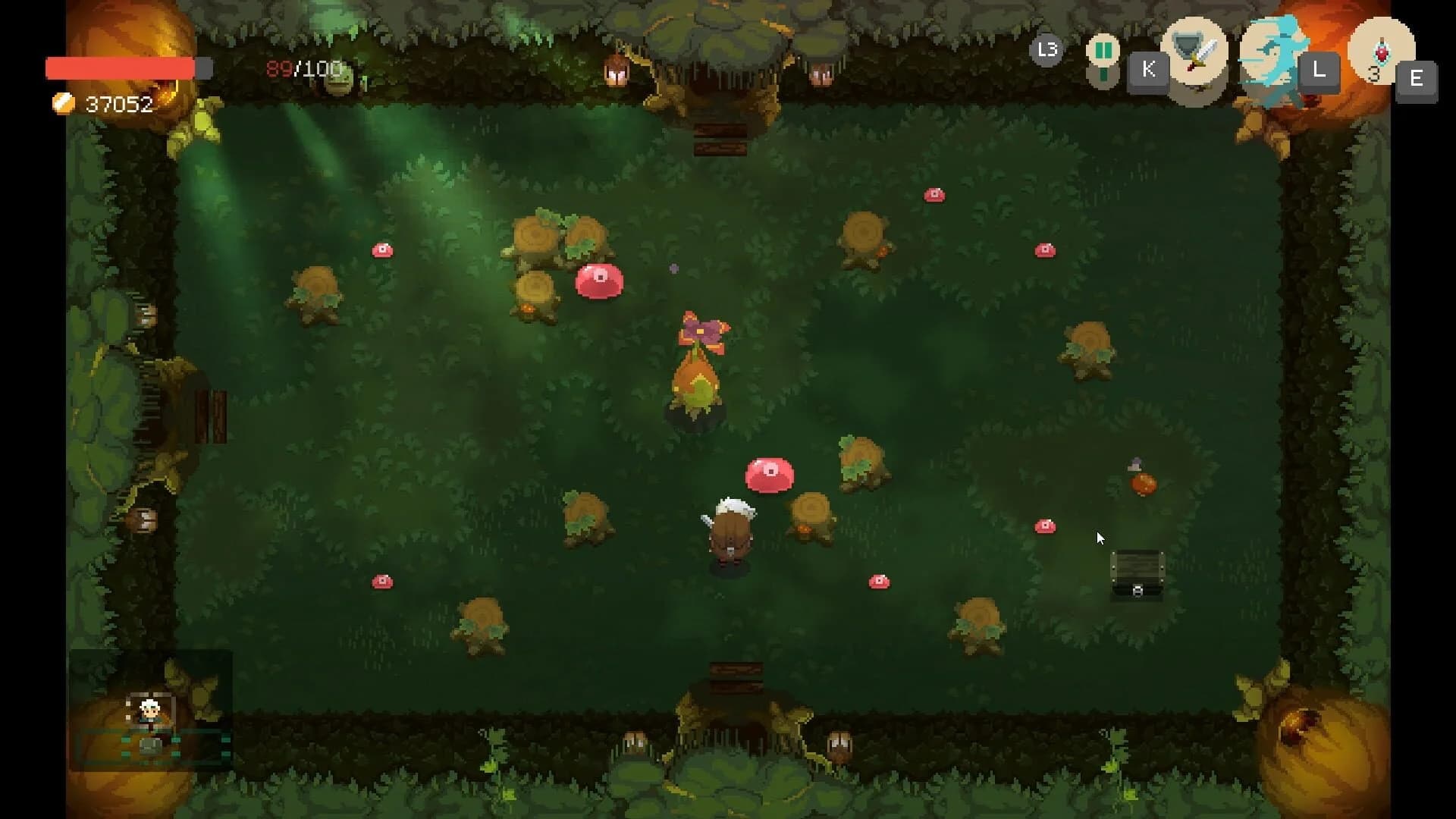Select the sword and shield attack icon
1456x819 pixels.
[x=1197, y=61]
